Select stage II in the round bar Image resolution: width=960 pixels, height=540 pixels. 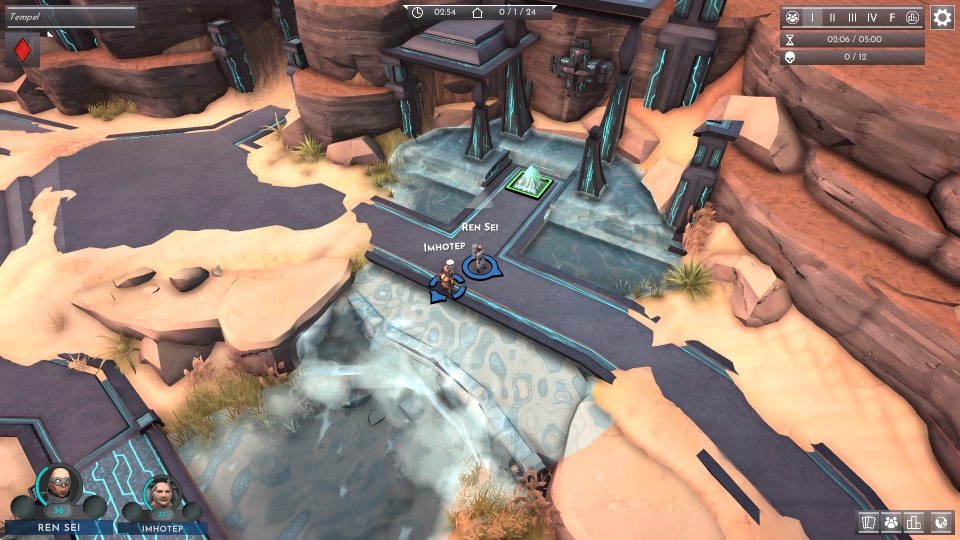coord(832,18)
